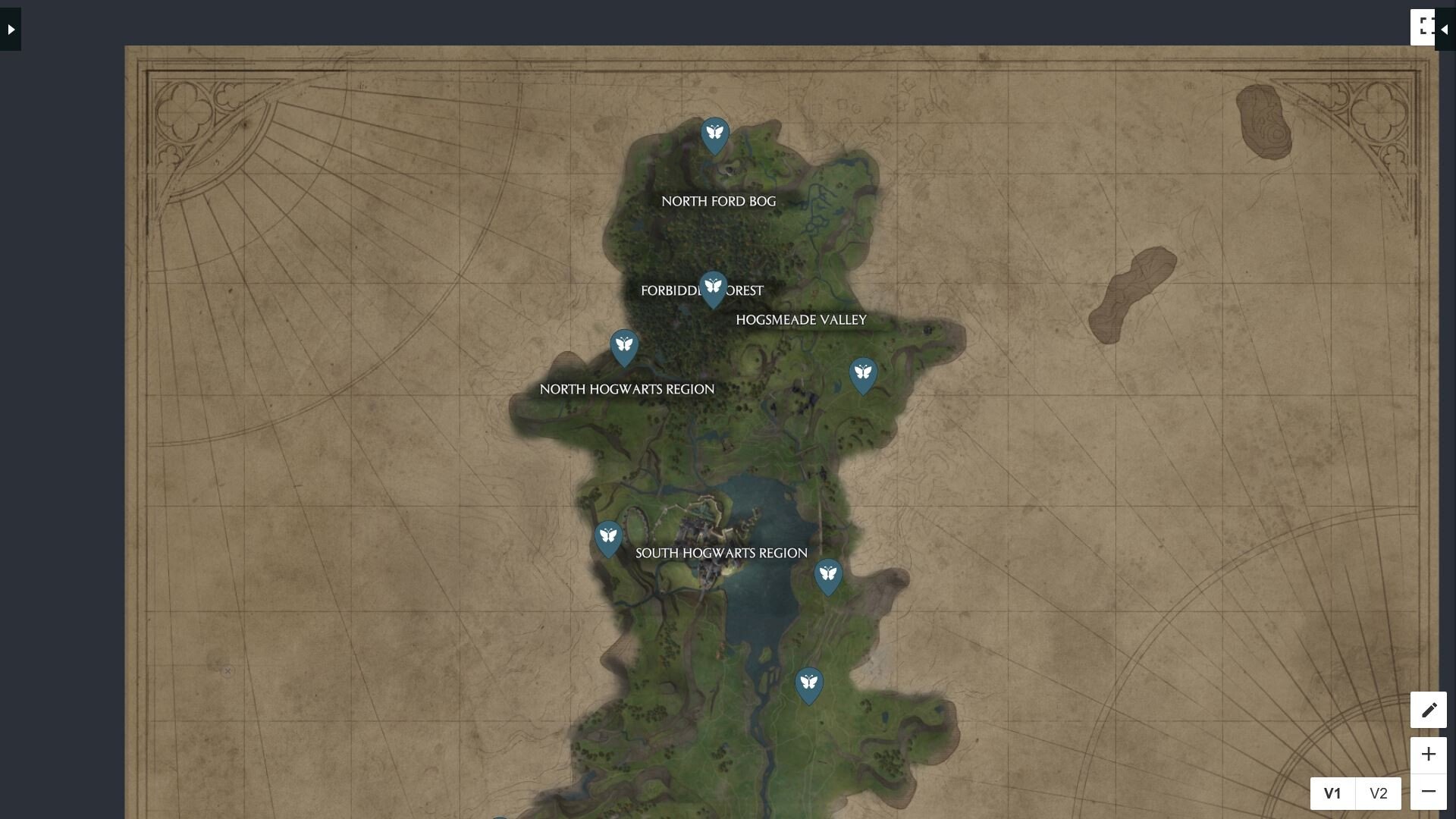Click the small × marker west of the map

click(x=228, y=672)
